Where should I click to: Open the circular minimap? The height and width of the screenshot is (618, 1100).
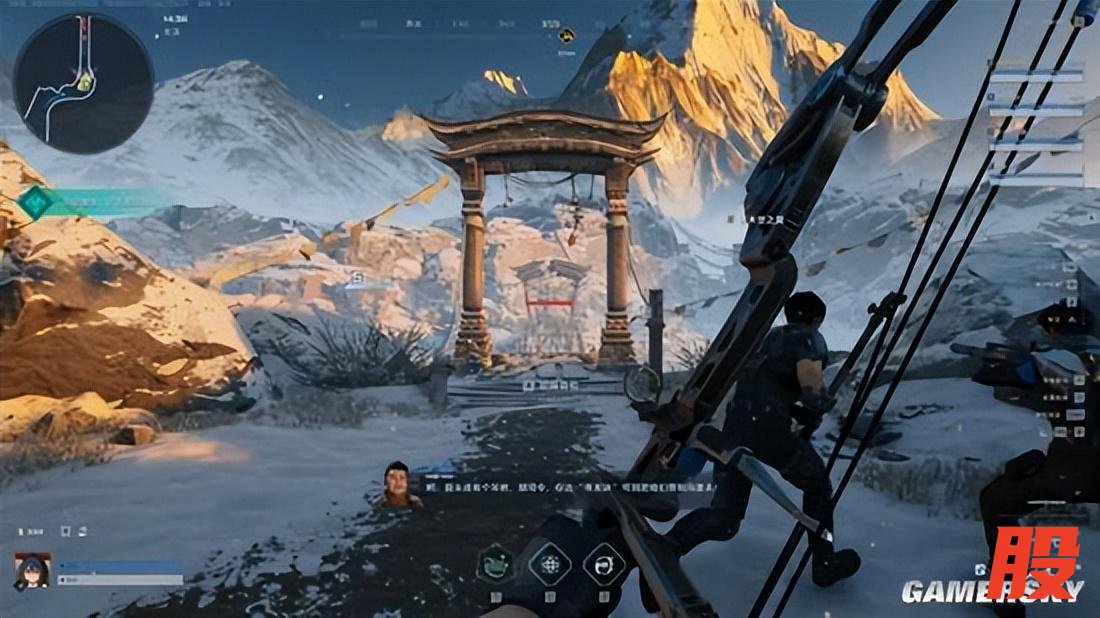click(84, 83)
